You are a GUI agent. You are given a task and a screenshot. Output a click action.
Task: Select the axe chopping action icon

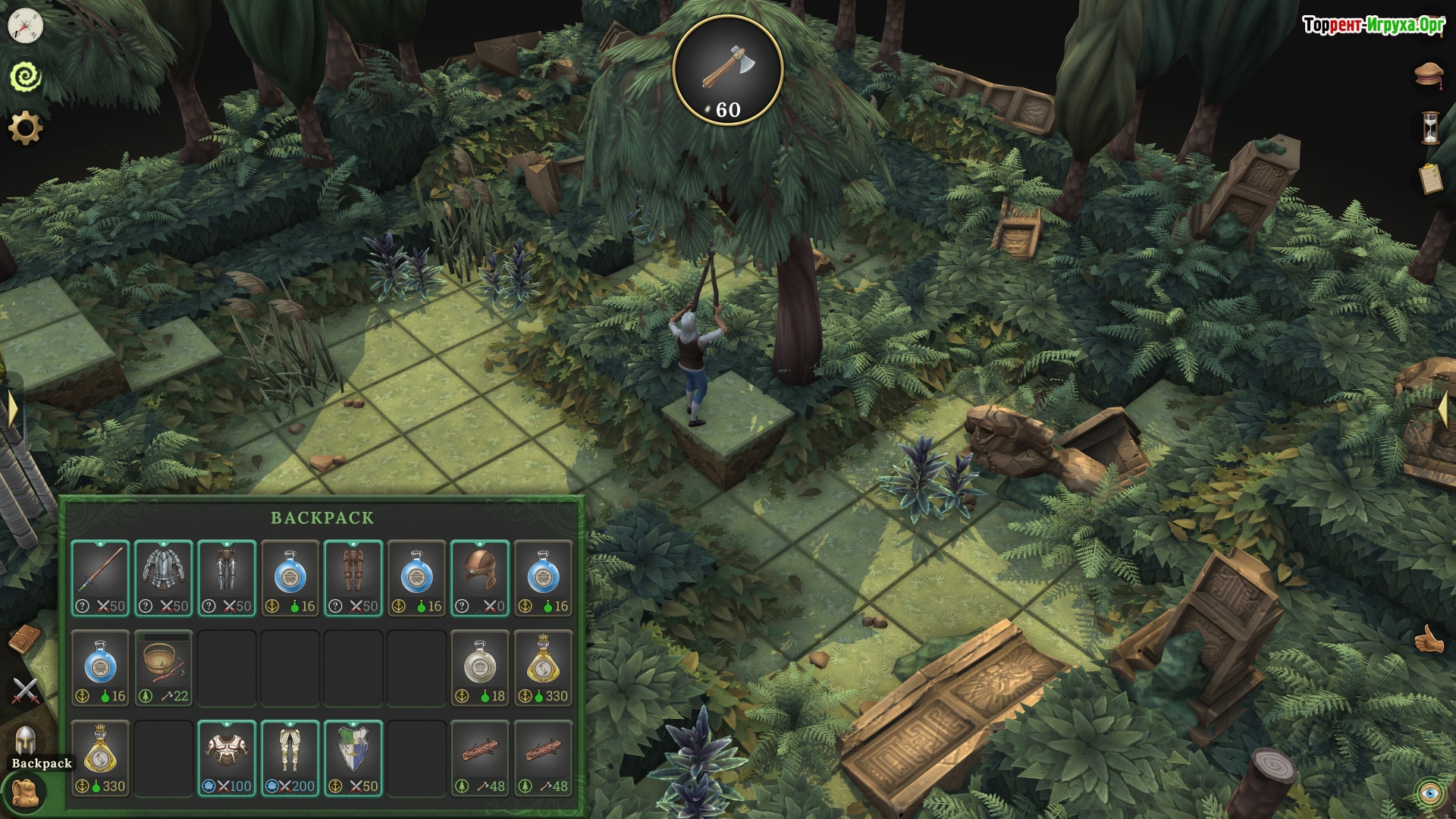[727, 70]
